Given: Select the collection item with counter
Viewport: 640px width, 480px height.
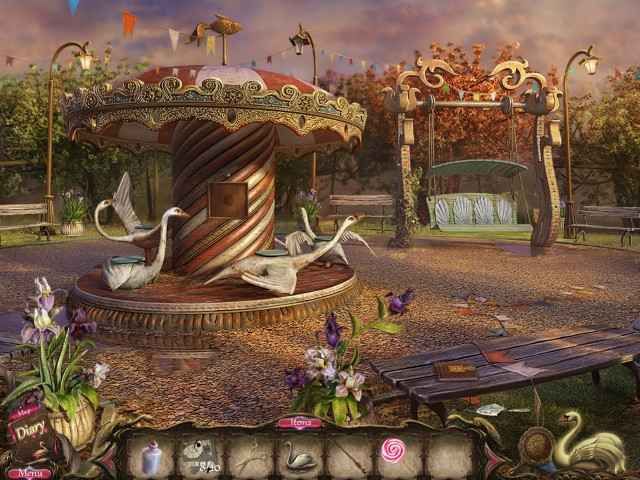Looking at the screenshot, I should 200,456.
